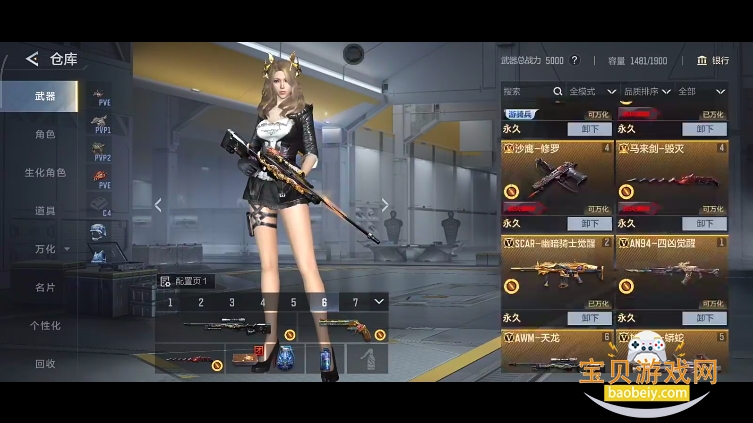Expand the 万化 category
The height and width of the screenshot is (423, 753).
pyautogui.click(x=50, y=249)
